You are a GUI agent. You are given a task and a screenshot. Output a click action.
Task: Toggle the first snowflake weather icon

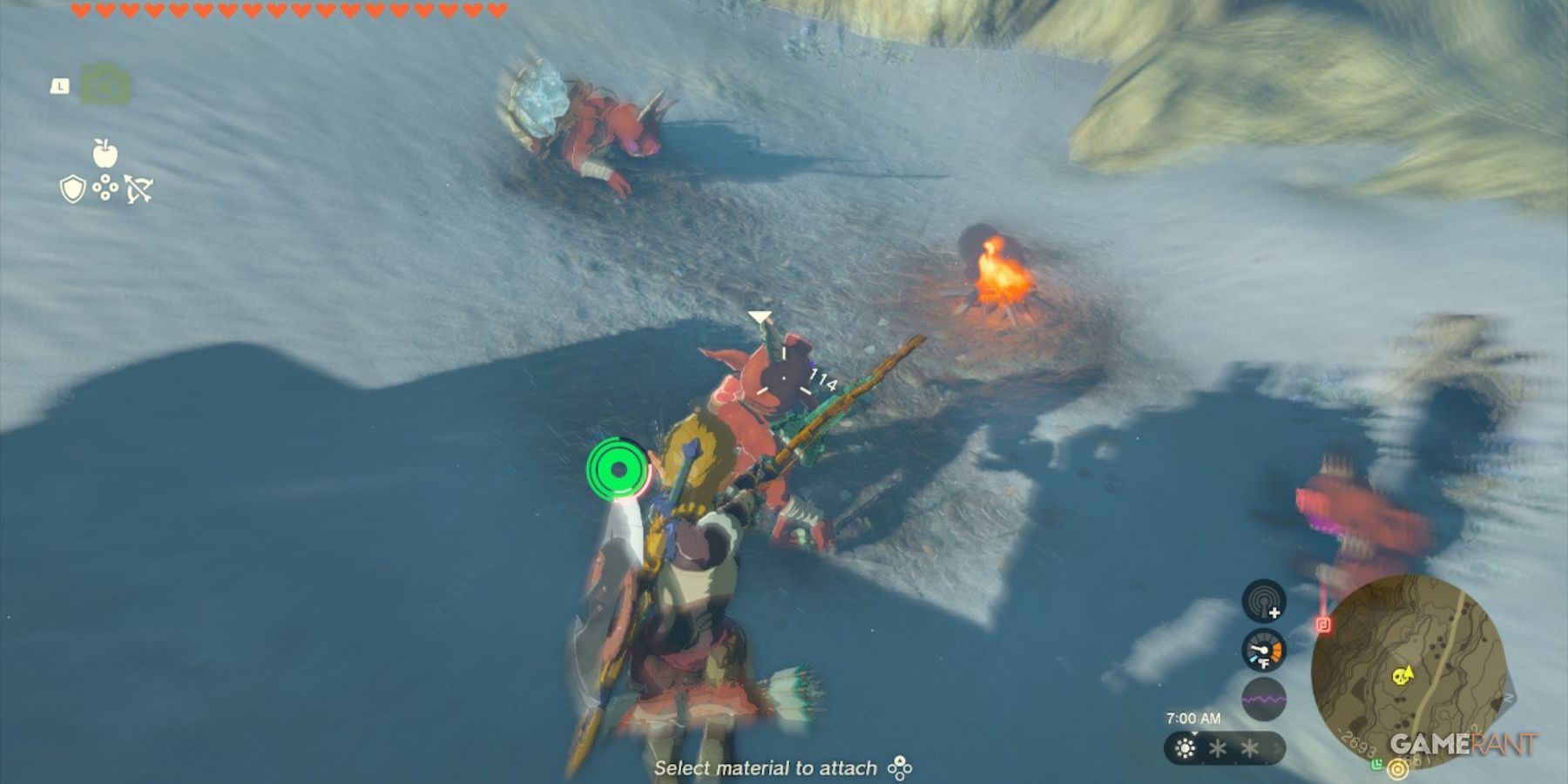pos(1216,747)
